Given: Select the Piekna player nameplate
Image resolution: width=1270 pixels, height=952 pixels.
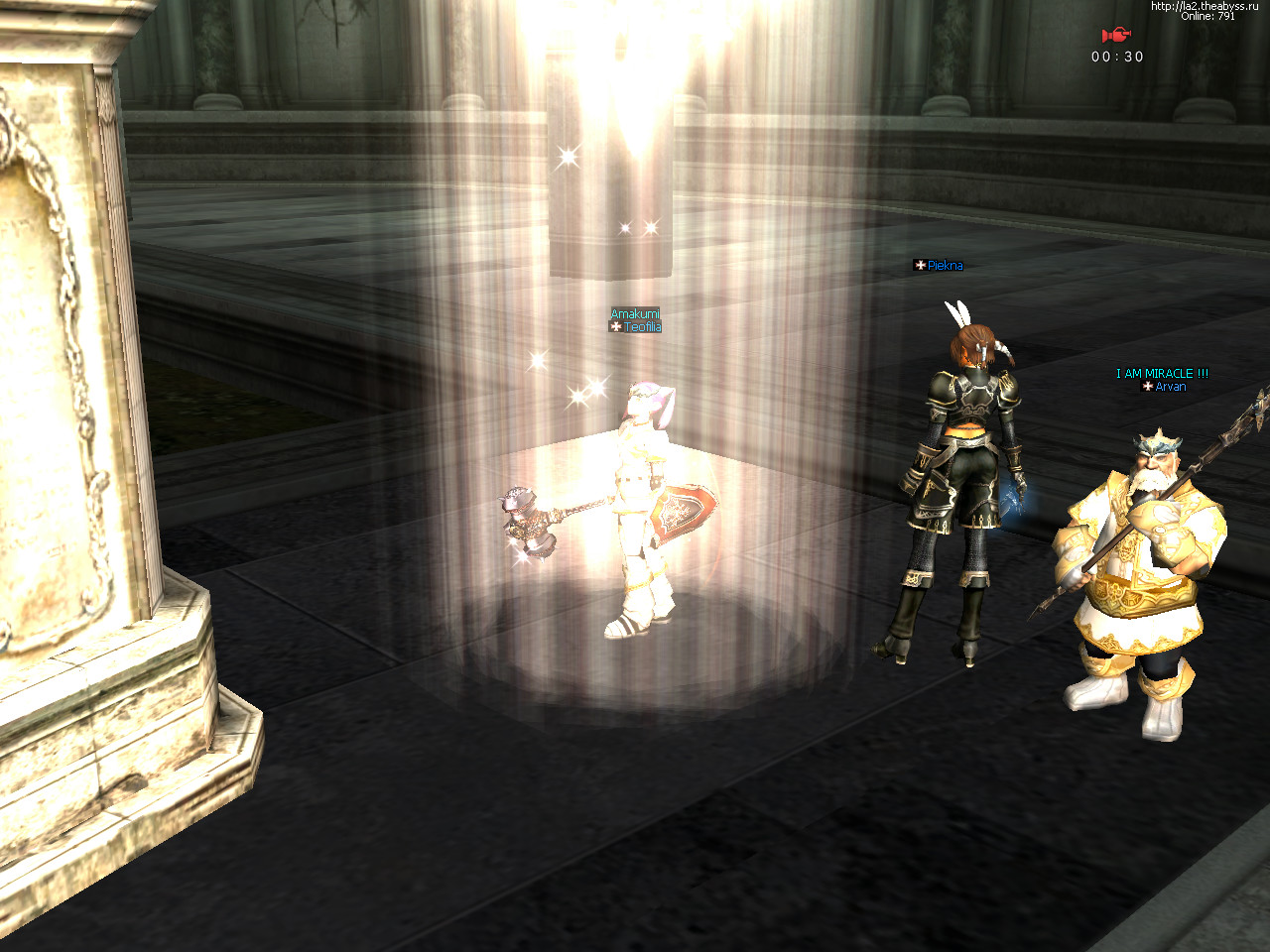Looking at the screenshot, I should coord(944,266).
